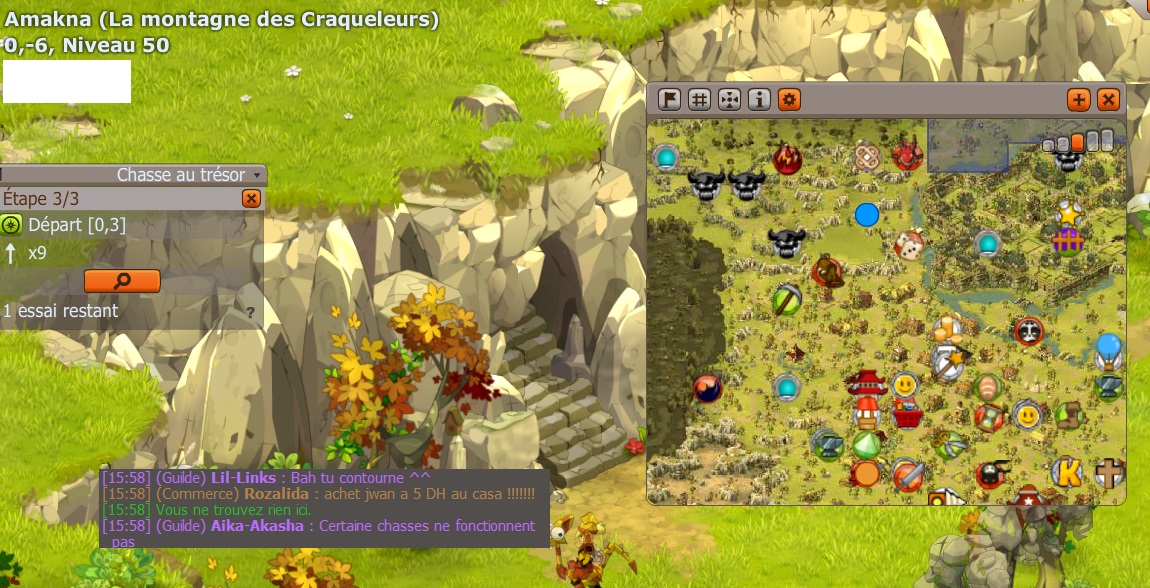The image size is (1150, 588).
Task: Click the green Départ compass icon
Action: point(11,225)
